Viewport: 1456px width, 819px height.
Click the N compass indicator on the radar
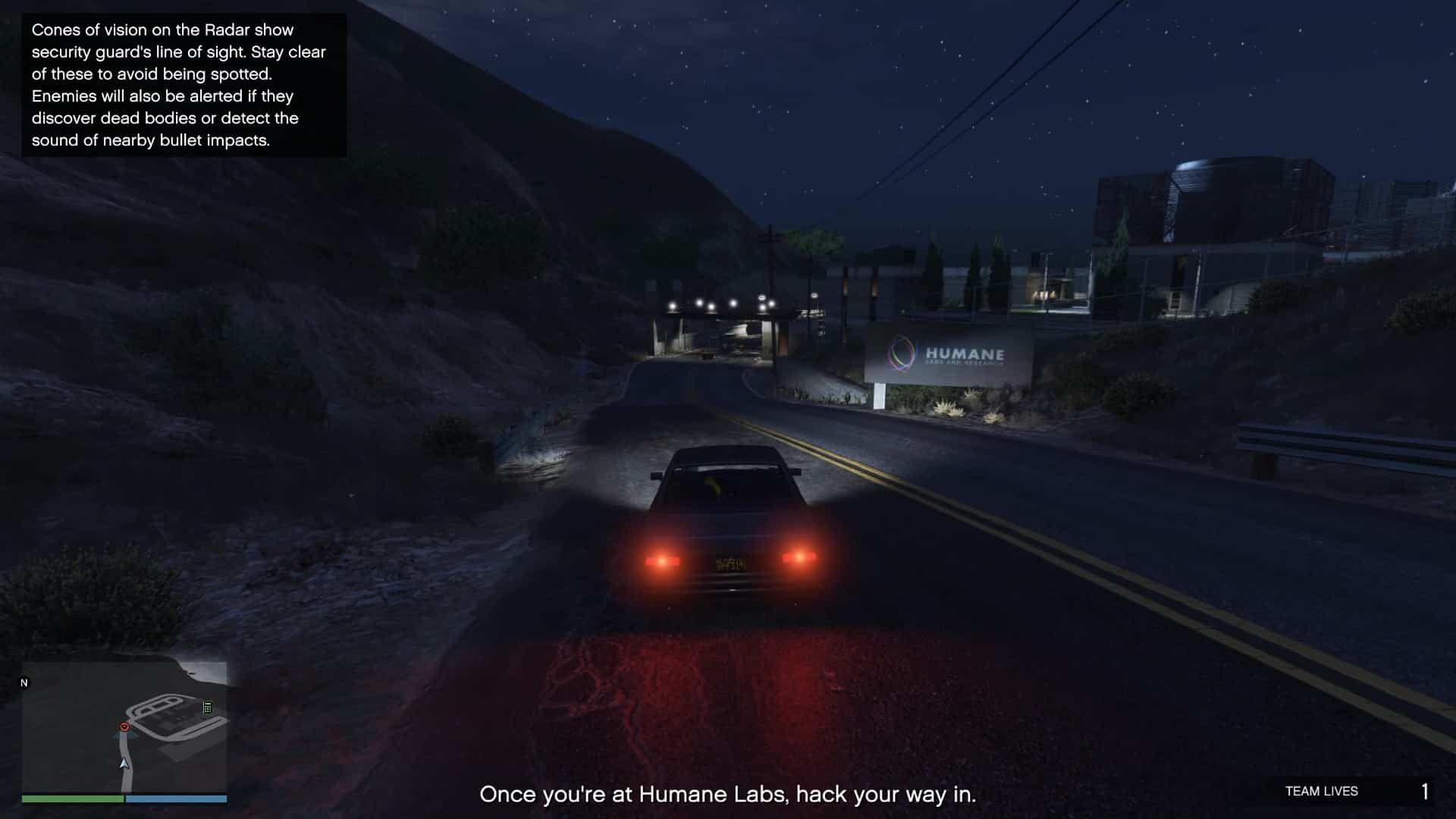[24, 682]
